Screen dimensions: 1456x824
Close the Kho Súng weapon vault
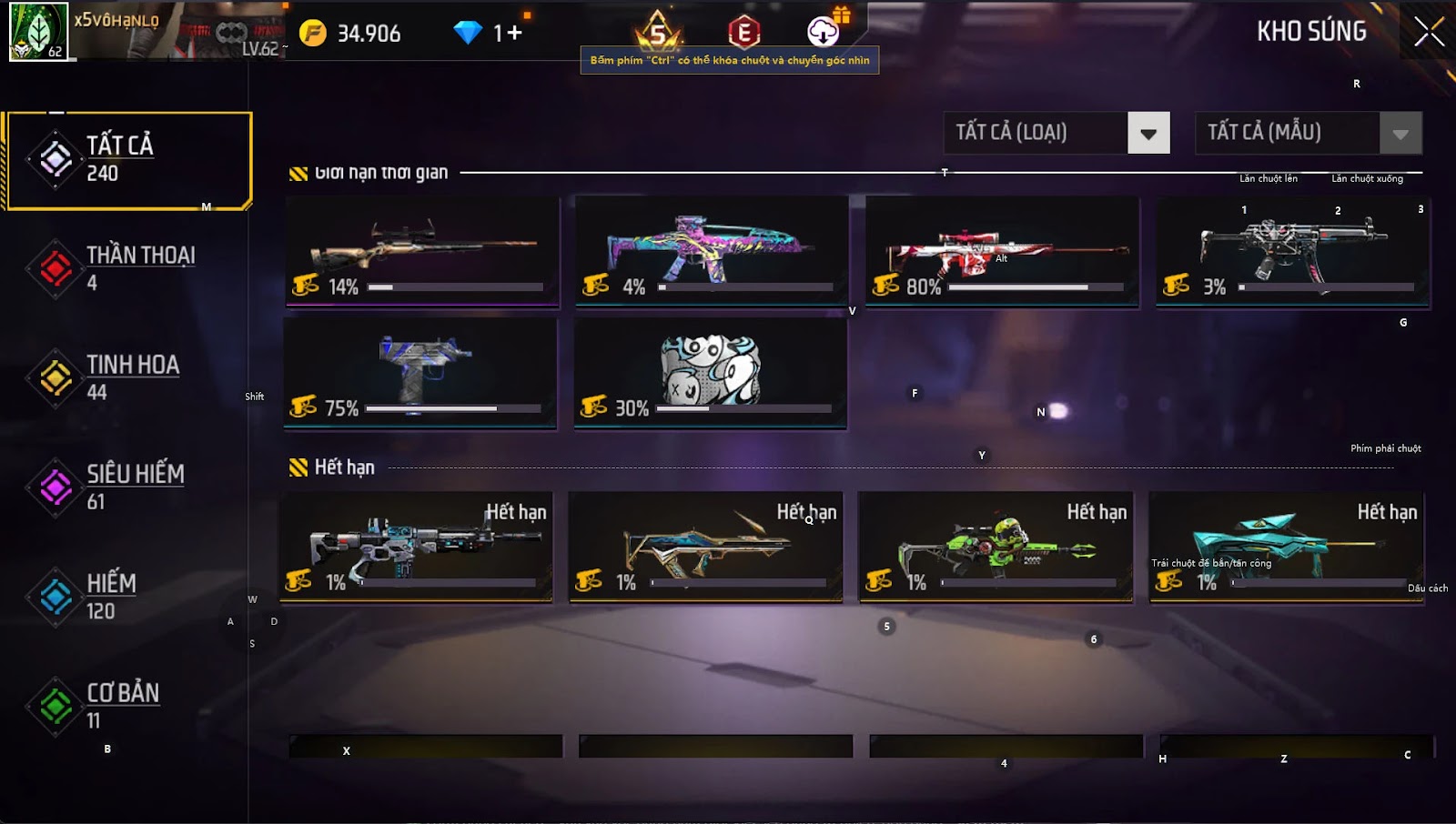click(1429, 33)
